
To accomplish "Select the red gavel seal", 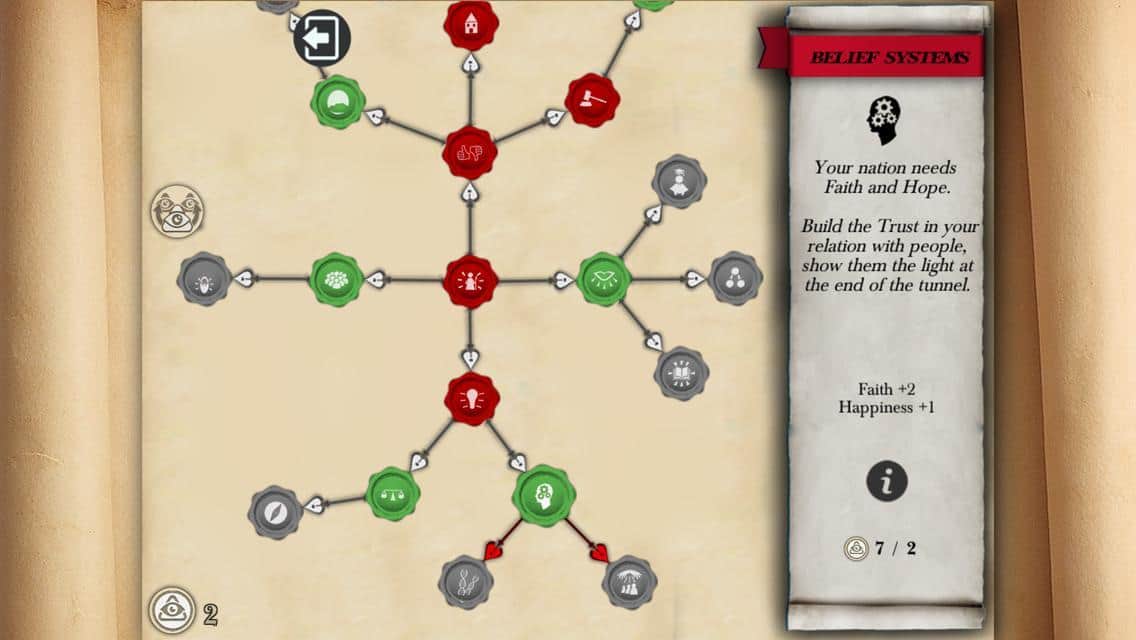I will (x=592, y=100).
